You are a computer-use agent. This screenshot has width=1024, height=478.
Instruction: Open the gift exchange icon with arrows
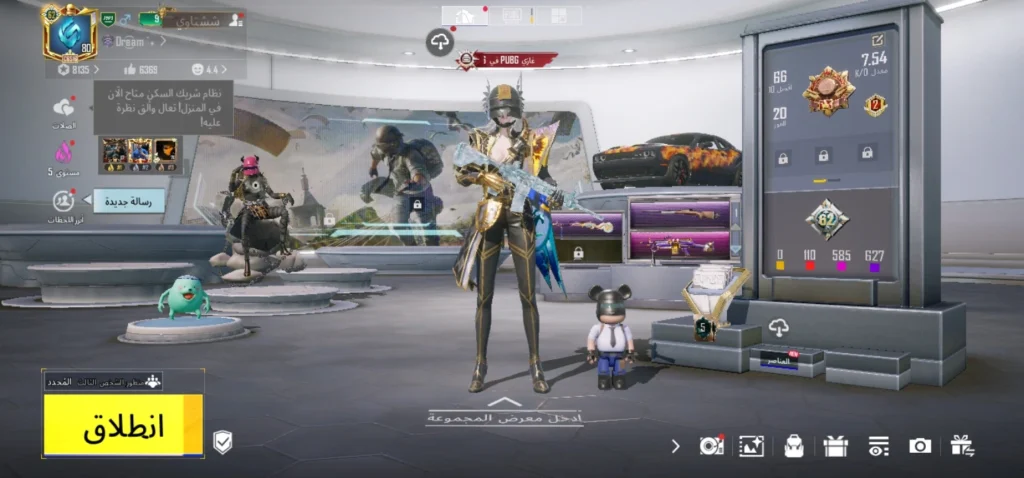coord(962,446)
